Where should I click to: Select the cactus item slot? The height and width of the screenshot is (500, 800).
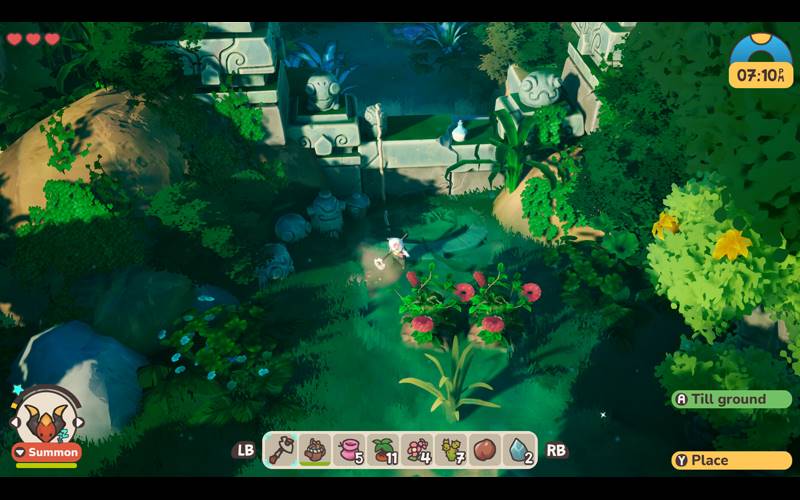click(452, 449)
